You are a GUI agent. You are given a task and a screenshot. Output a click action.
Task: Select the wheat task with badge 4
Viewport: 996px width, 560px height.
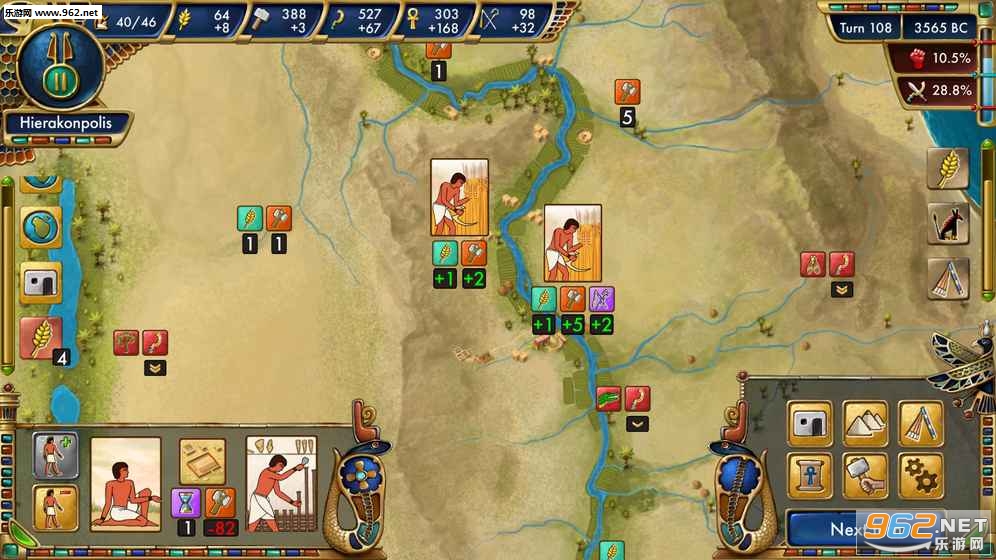click(42, 339)
